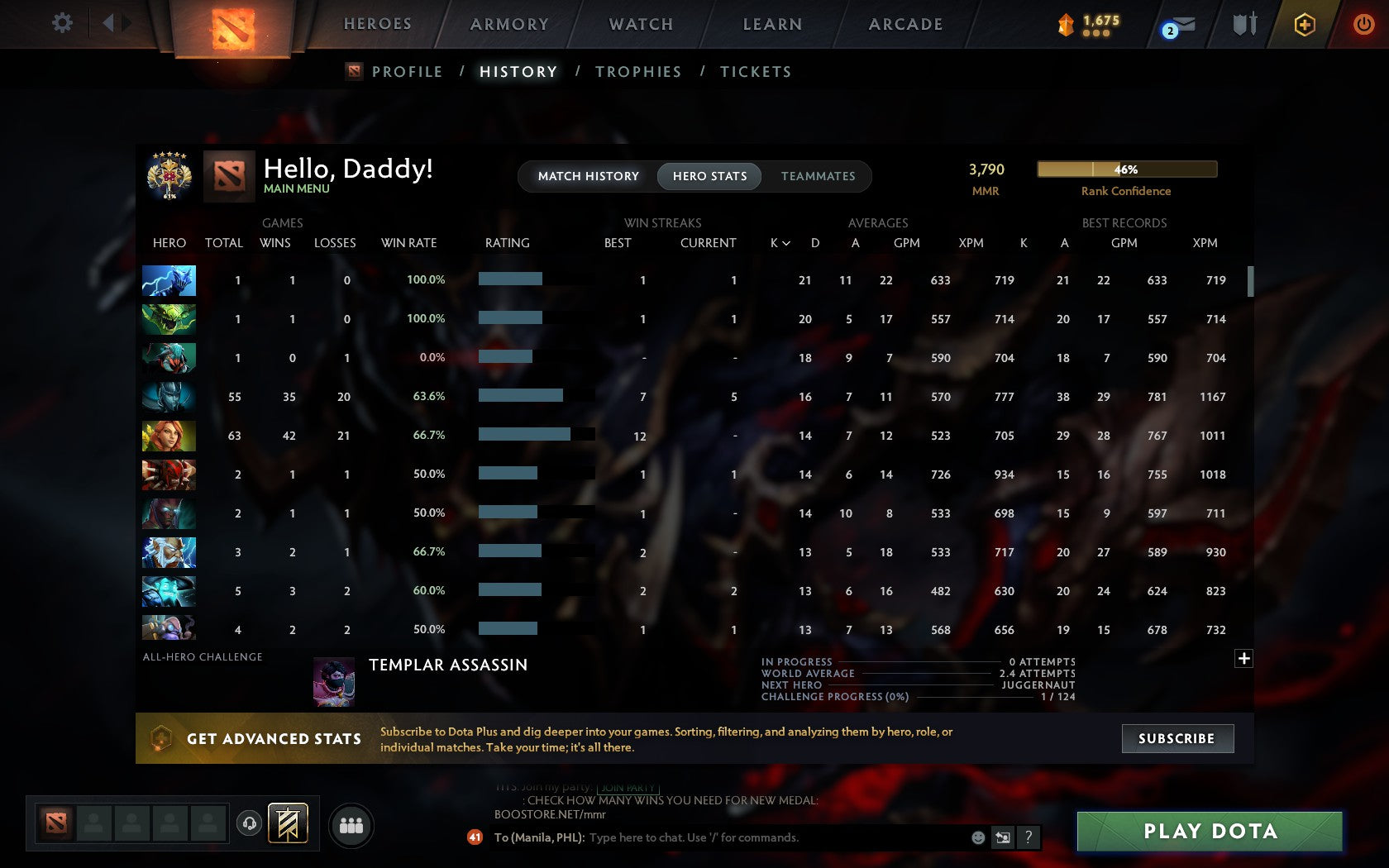
Task: Click the back navigation arrow near the Dota logo
Action: coord(108,23)
